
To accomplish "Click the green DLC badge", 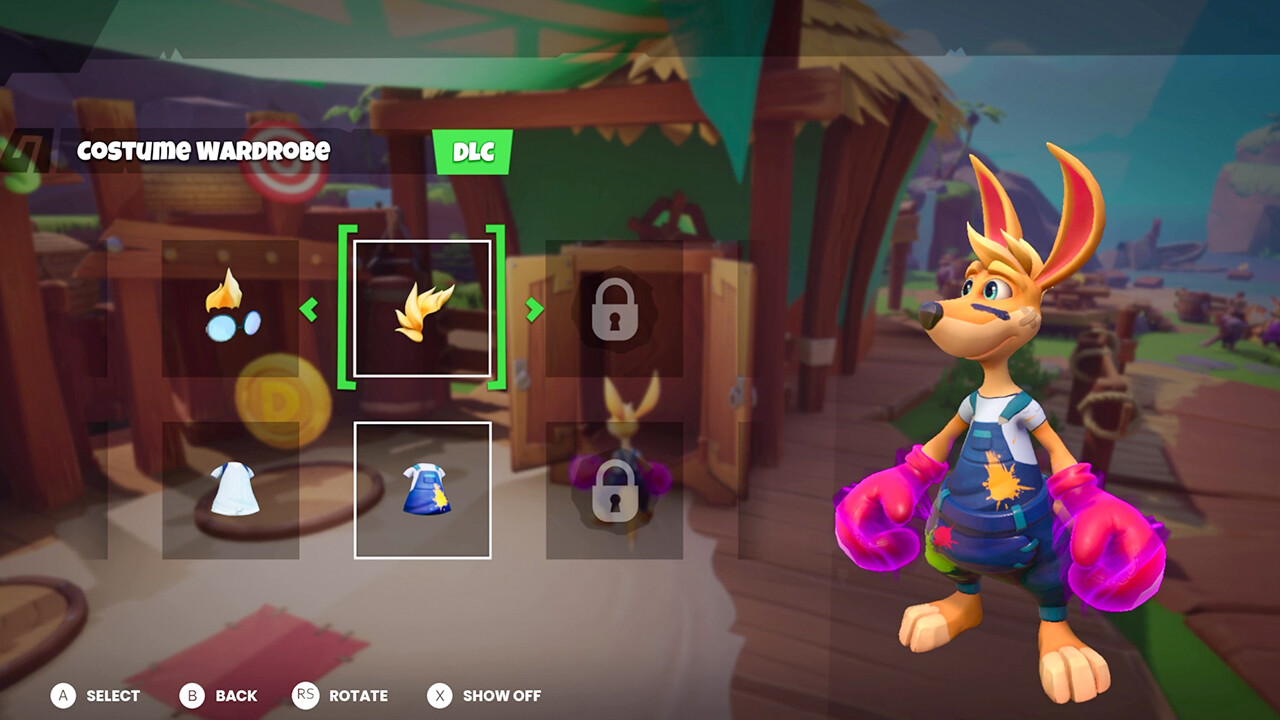I will point(474,153).
